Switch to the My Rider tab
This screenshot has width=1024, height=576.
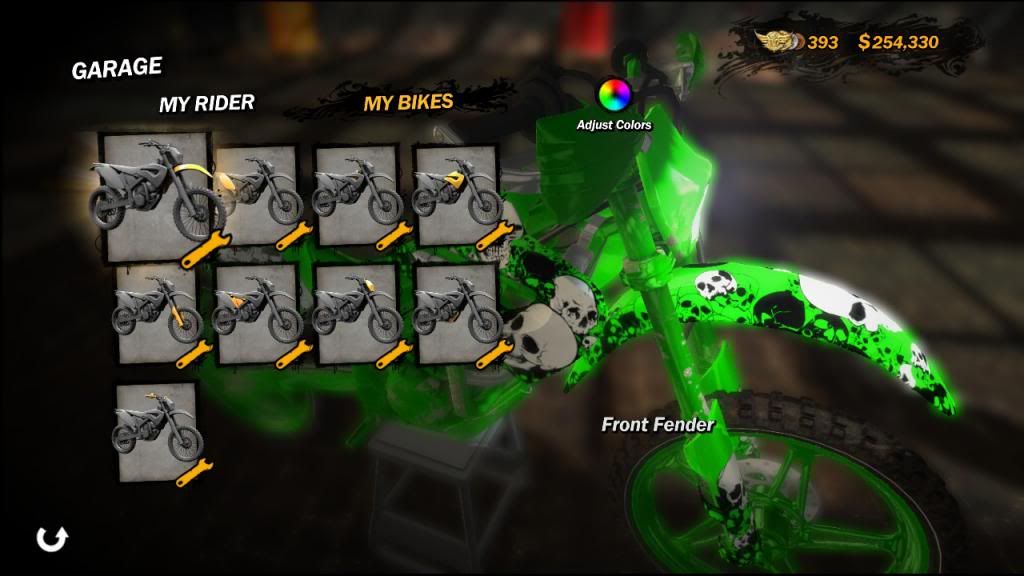206,103
